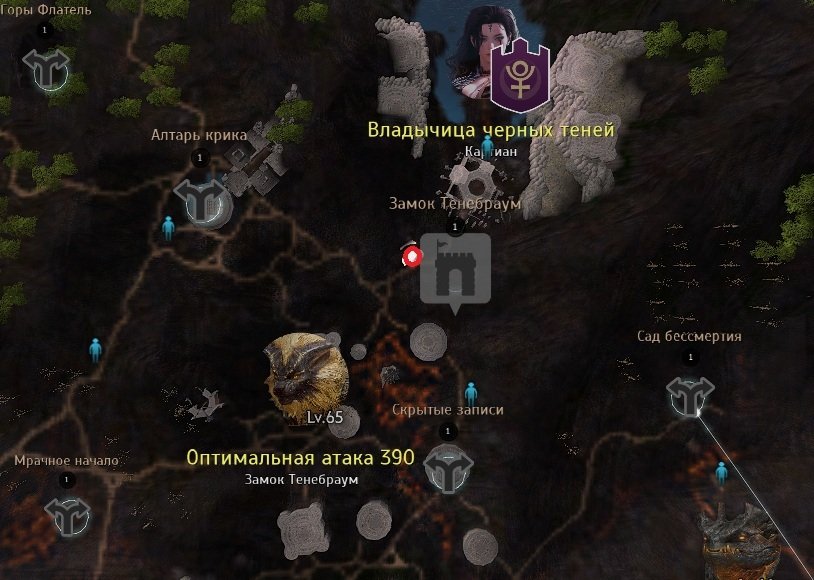The width and height of the screenshot is (814, 580).
Task: Click the blue NPC icon below Картиан label
Action: tap(488, 148)
